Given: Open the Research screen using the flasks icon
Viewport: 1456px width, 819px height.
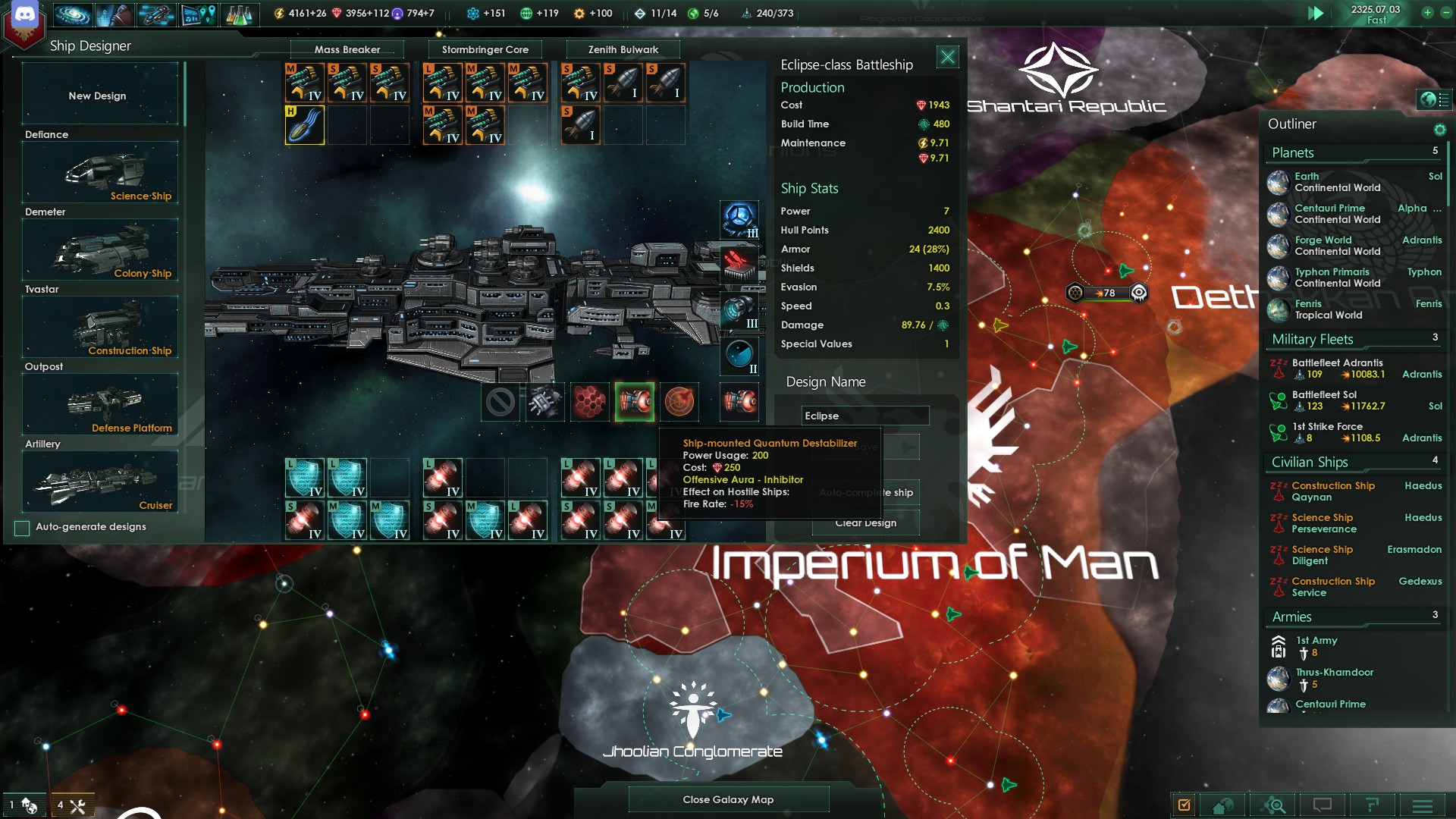Looking at the screenshot, I should [x=241, y=14].
